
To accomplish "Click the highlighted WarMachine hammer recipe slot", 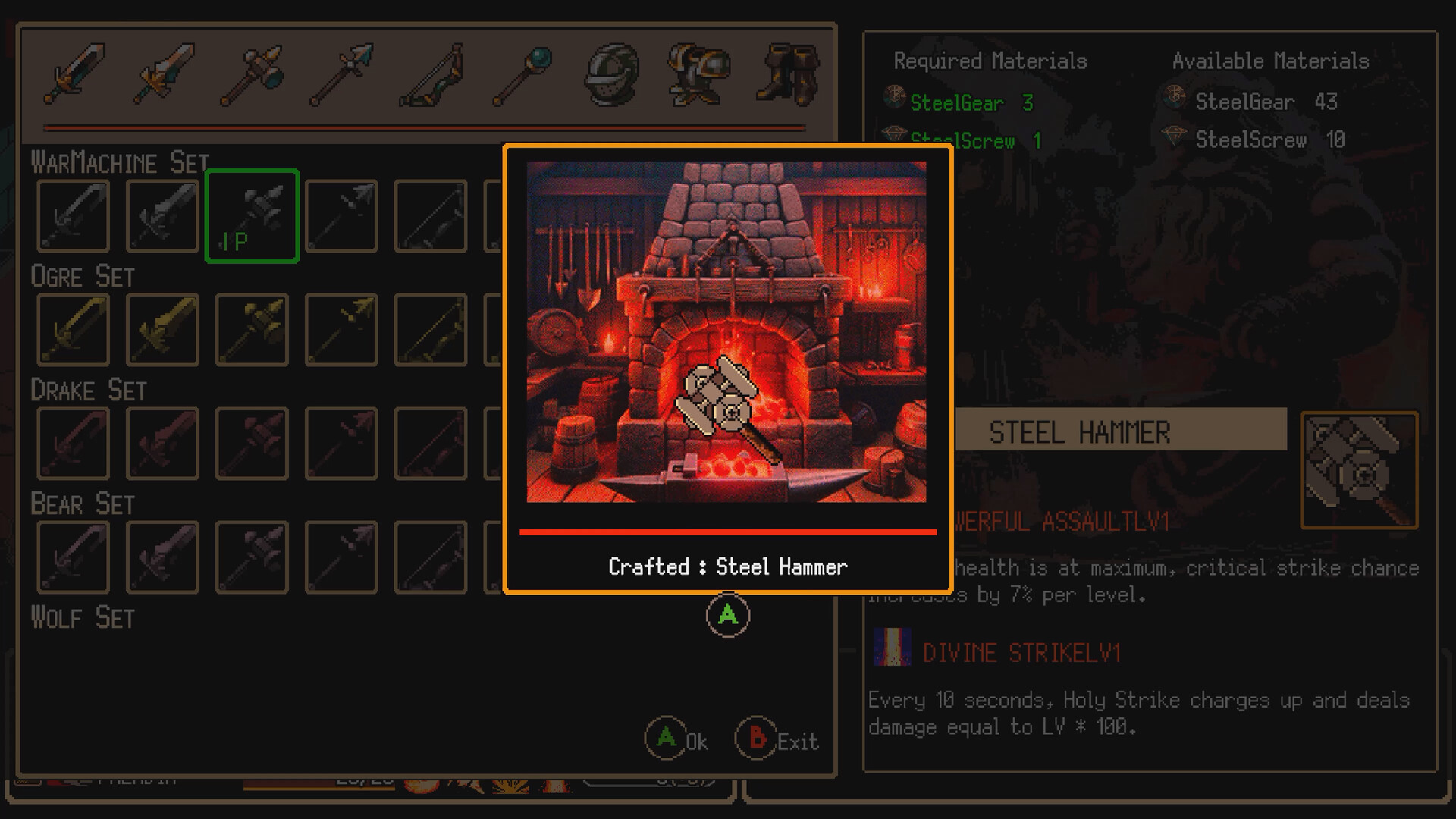I will point(251,215).
